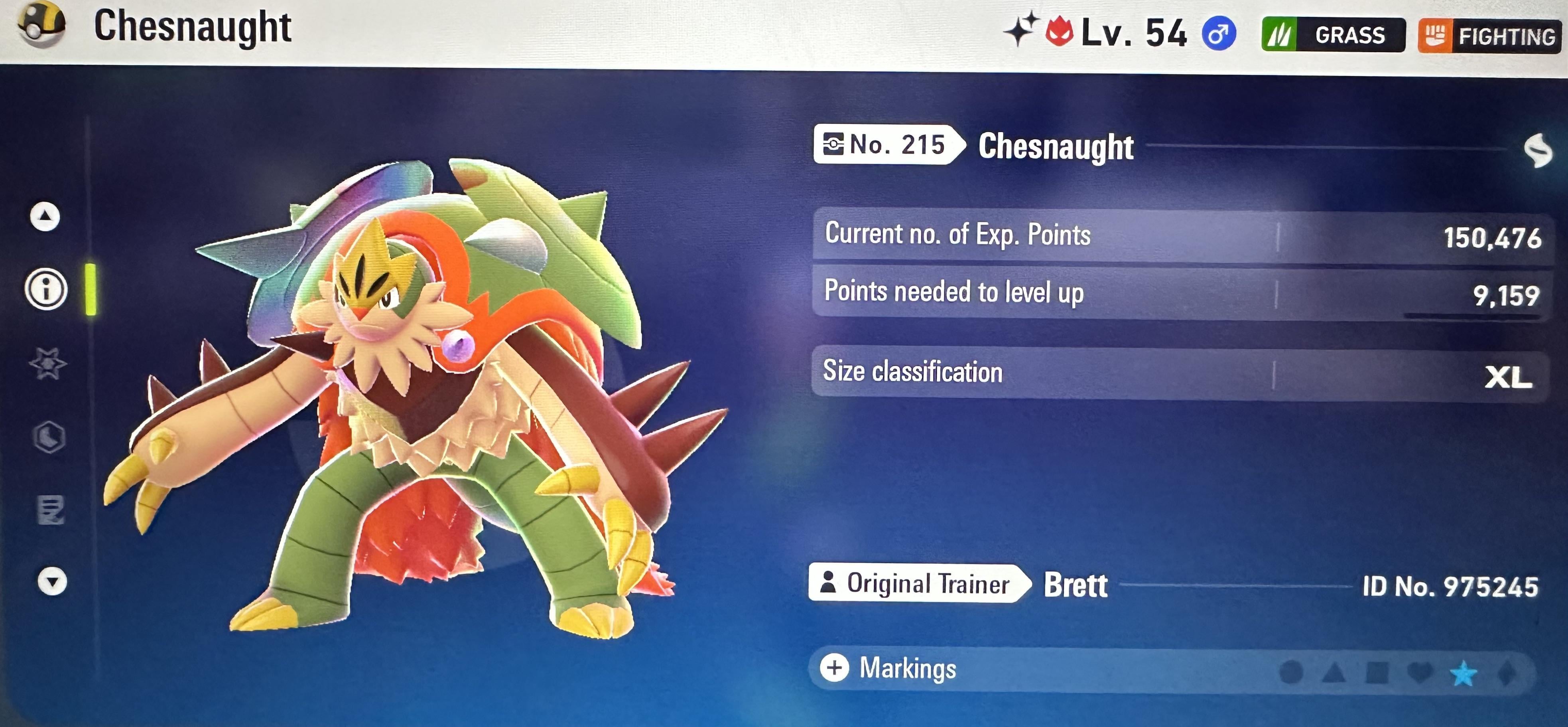Screen dimensions: 1568x727
Task: Open the hexagon moon icon tab
Action: click(x=49, y=437)
